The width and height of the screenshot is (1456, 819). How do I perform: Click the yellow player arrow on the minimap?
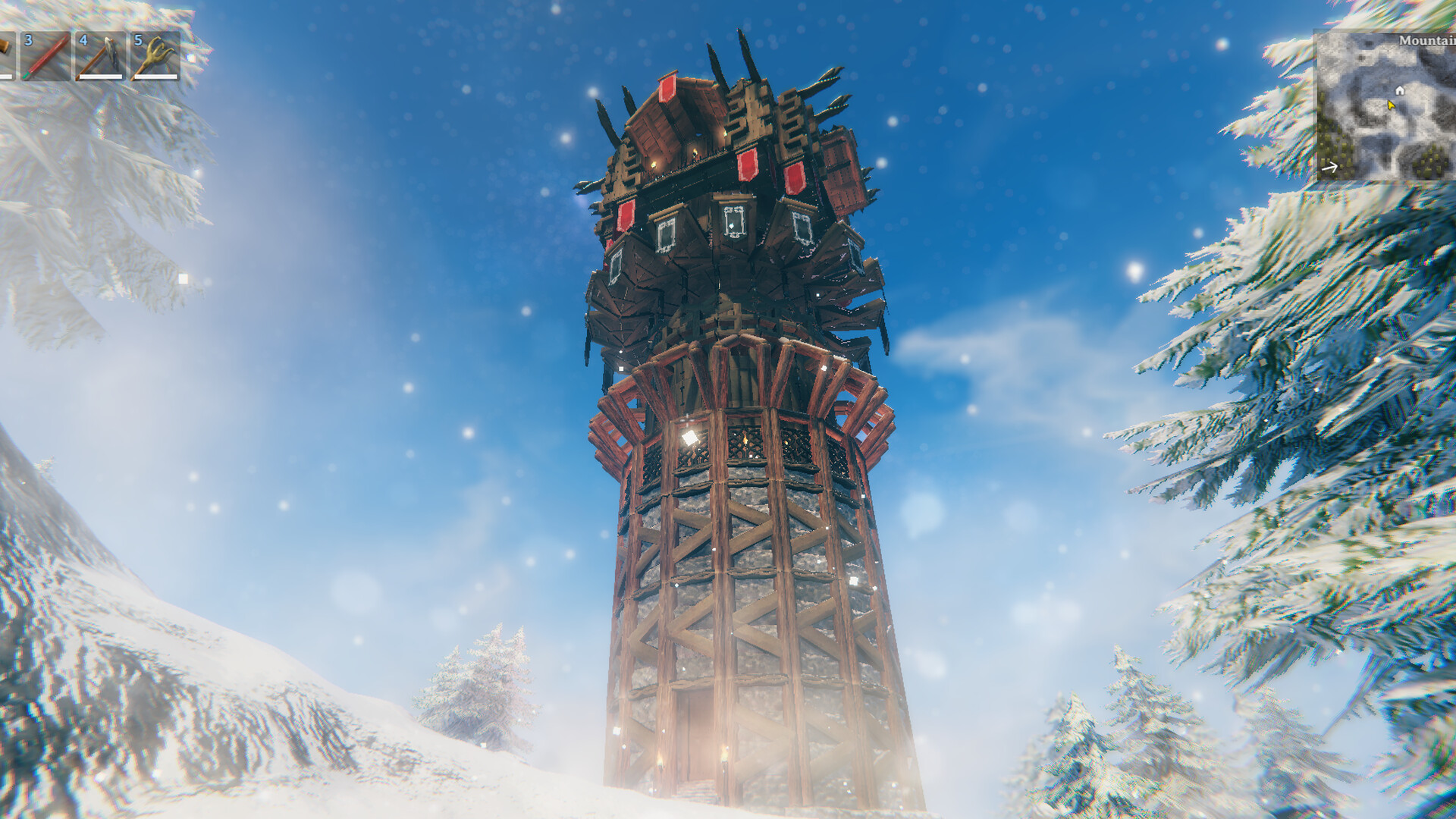[1391, 105]
